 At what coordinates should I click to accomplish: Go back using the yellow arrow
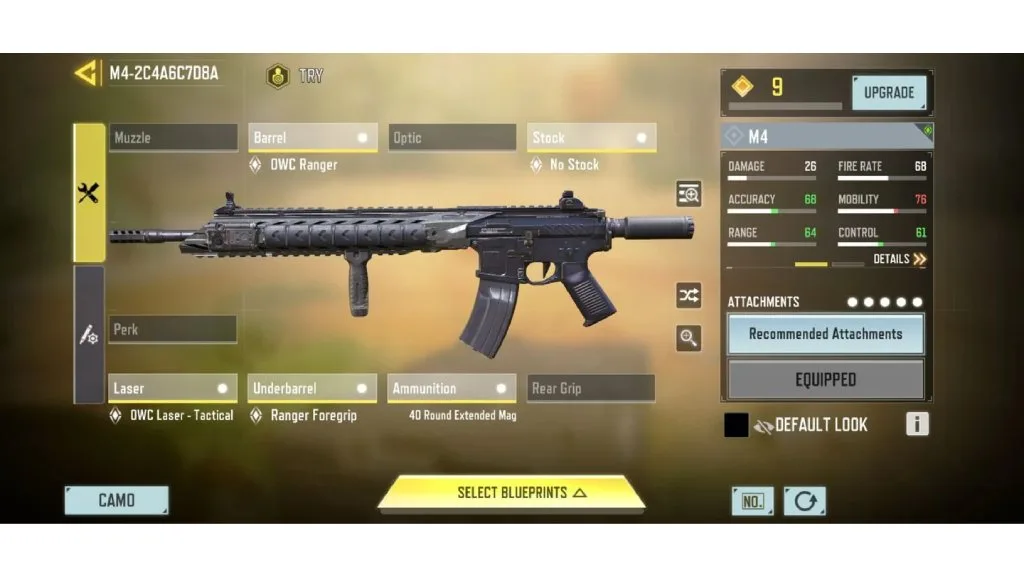87,73
